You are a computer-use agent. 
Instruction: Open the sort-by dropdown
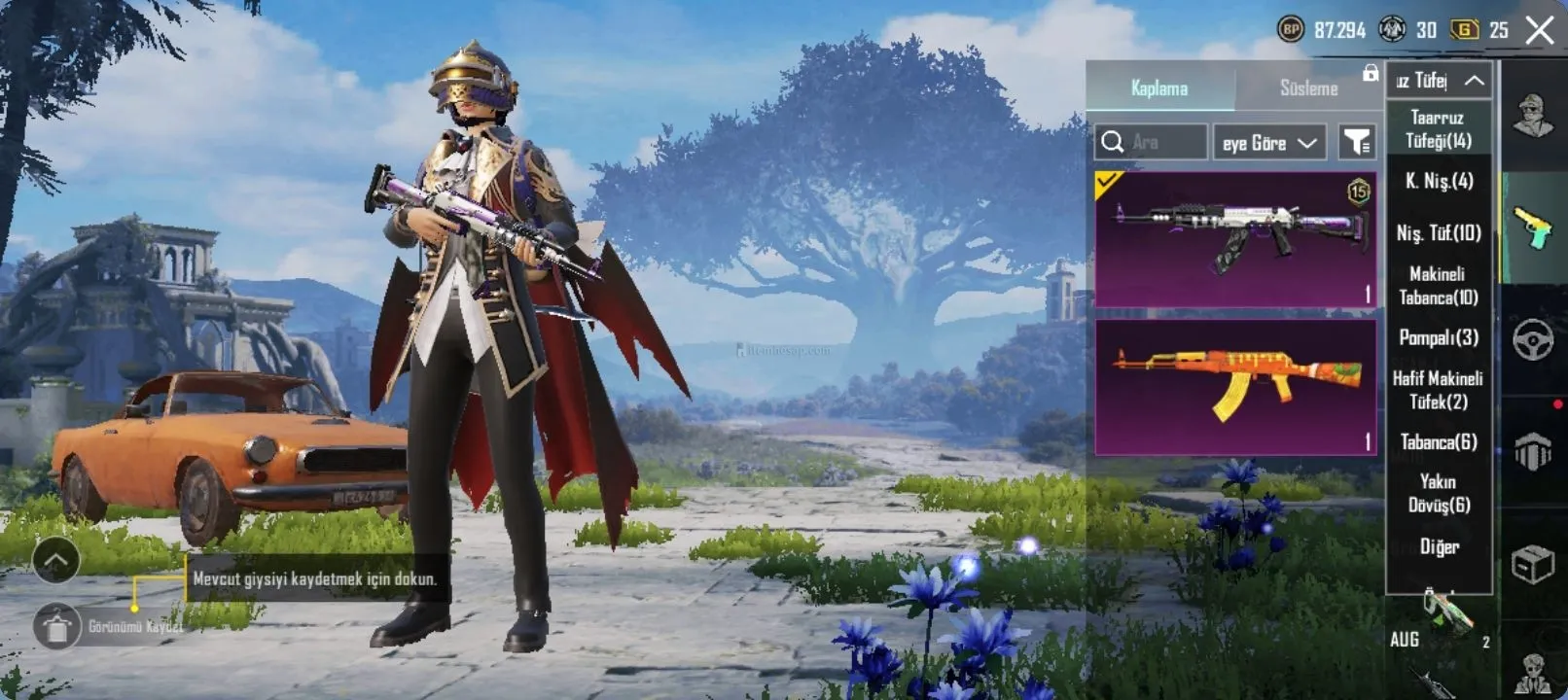tap(1268, 143)
